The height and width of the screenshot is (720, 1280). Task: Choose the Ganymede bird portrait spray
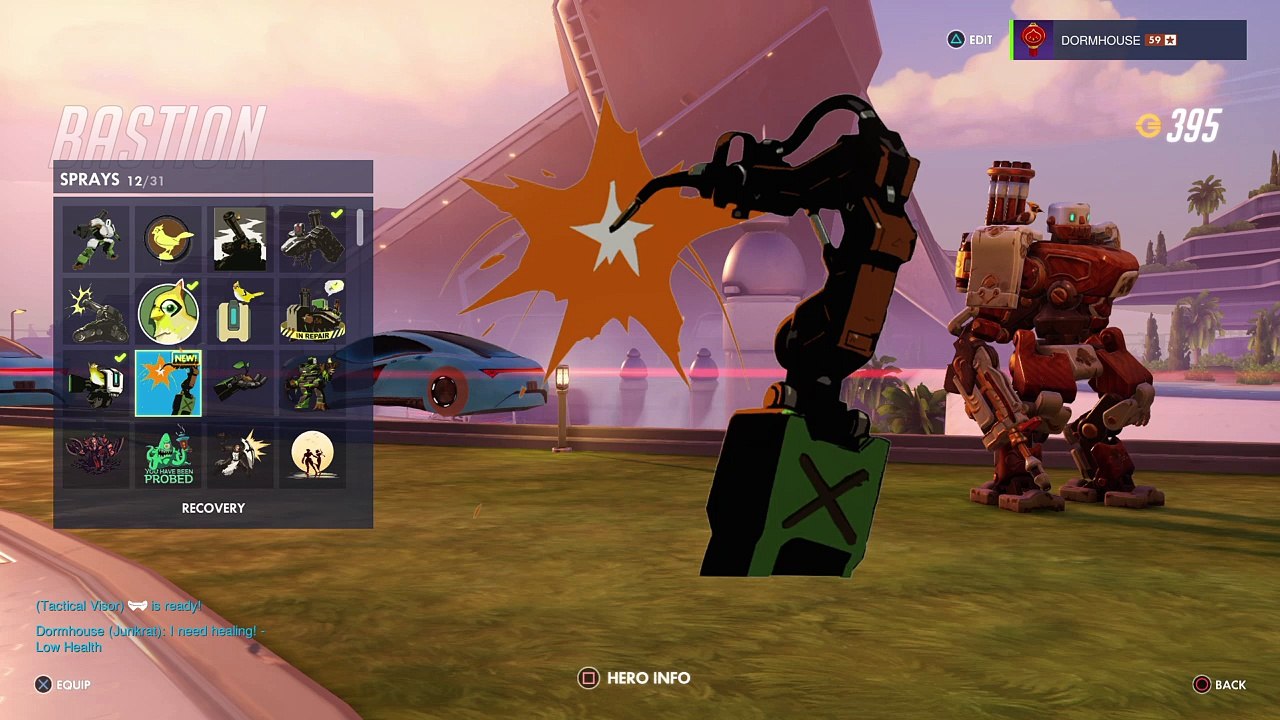(168, 312)
